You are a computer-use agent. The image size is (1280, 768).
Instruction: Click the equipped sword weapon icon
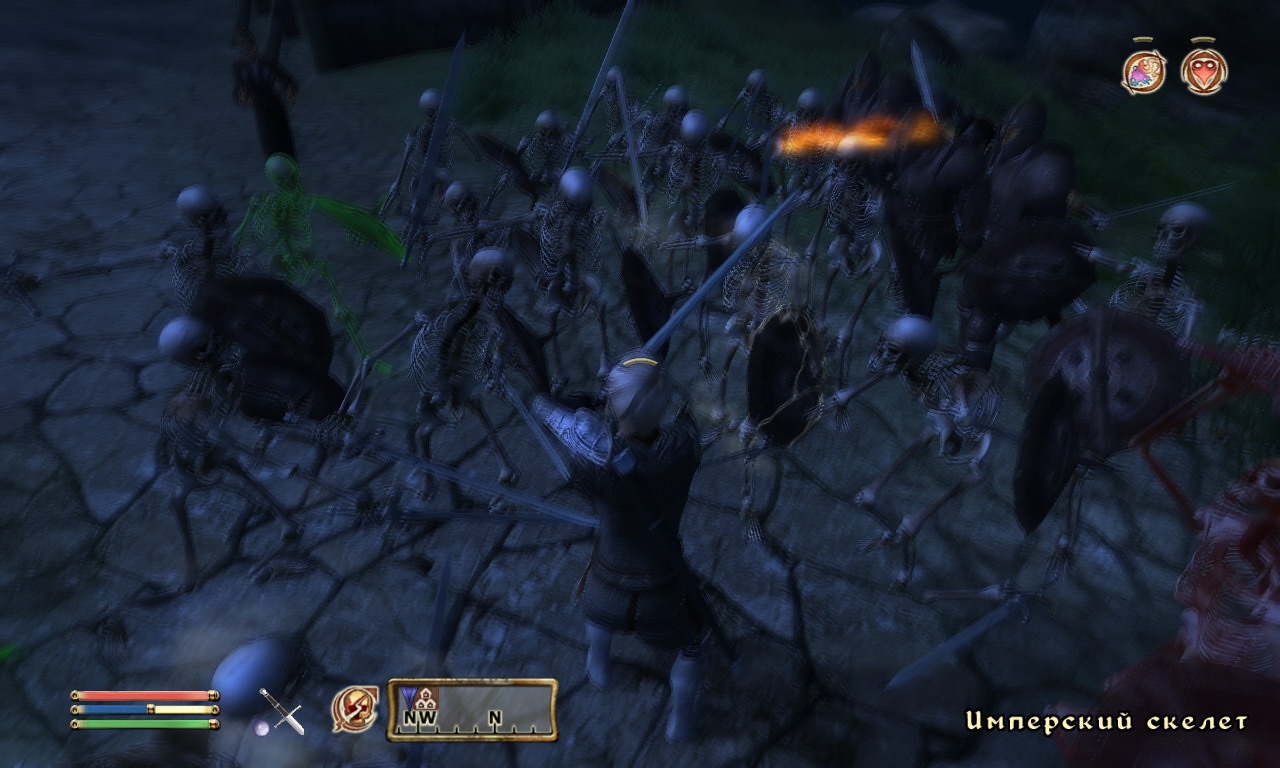click(x=282, y=711)
